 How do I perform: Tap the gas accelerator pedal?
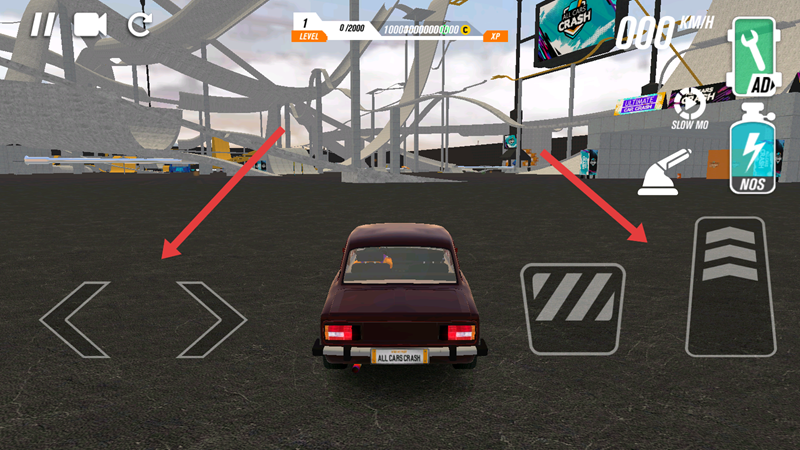(x=730, y=286)
